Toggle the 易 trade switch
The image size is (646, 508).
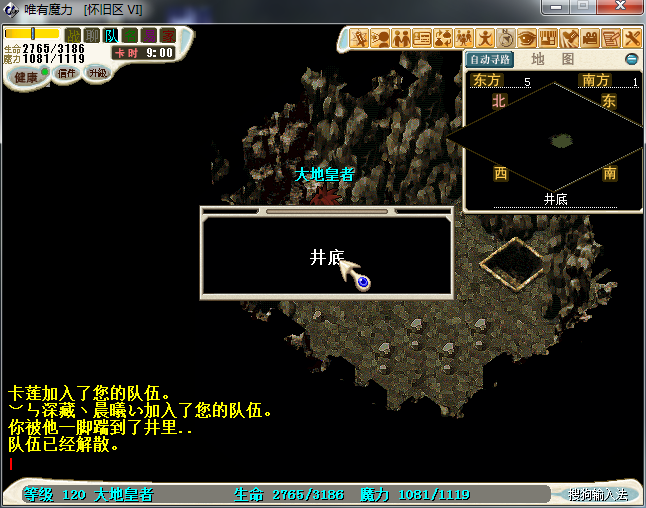click(149, 35)
